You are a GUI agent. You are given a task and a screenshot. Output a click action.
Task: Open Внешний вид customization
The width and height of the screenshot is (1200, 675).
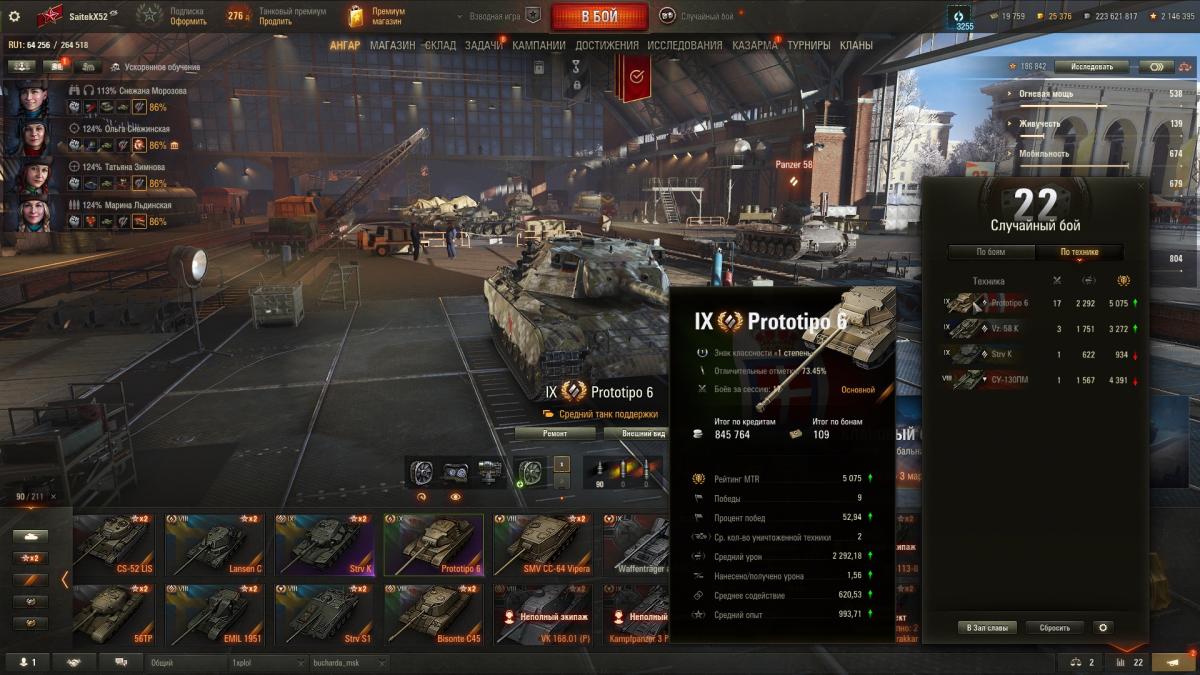636,433
